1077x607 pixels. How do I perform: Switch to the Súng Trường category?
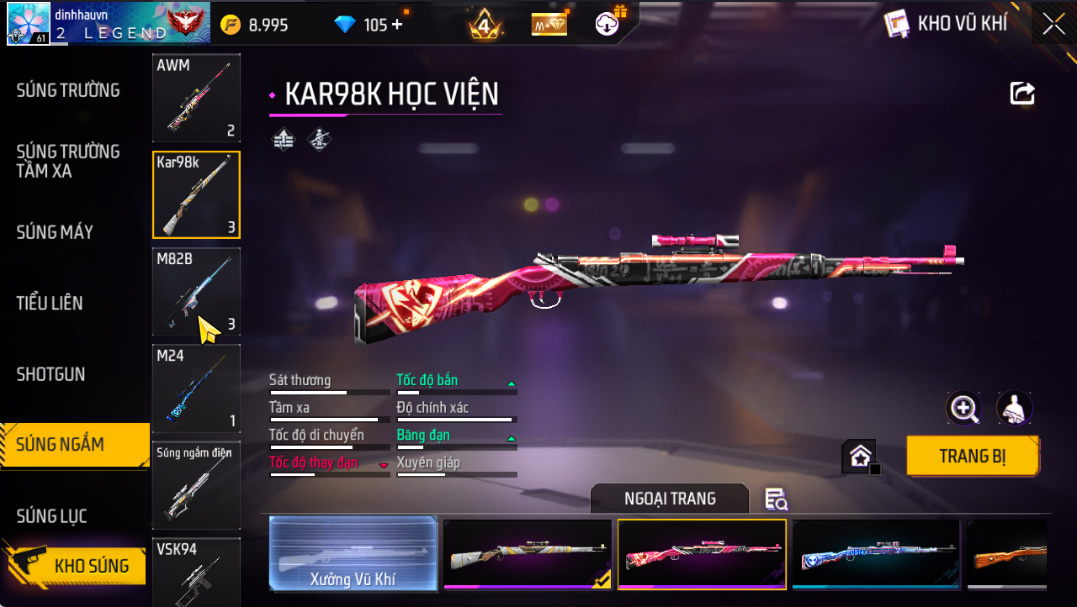click(68, 91)
